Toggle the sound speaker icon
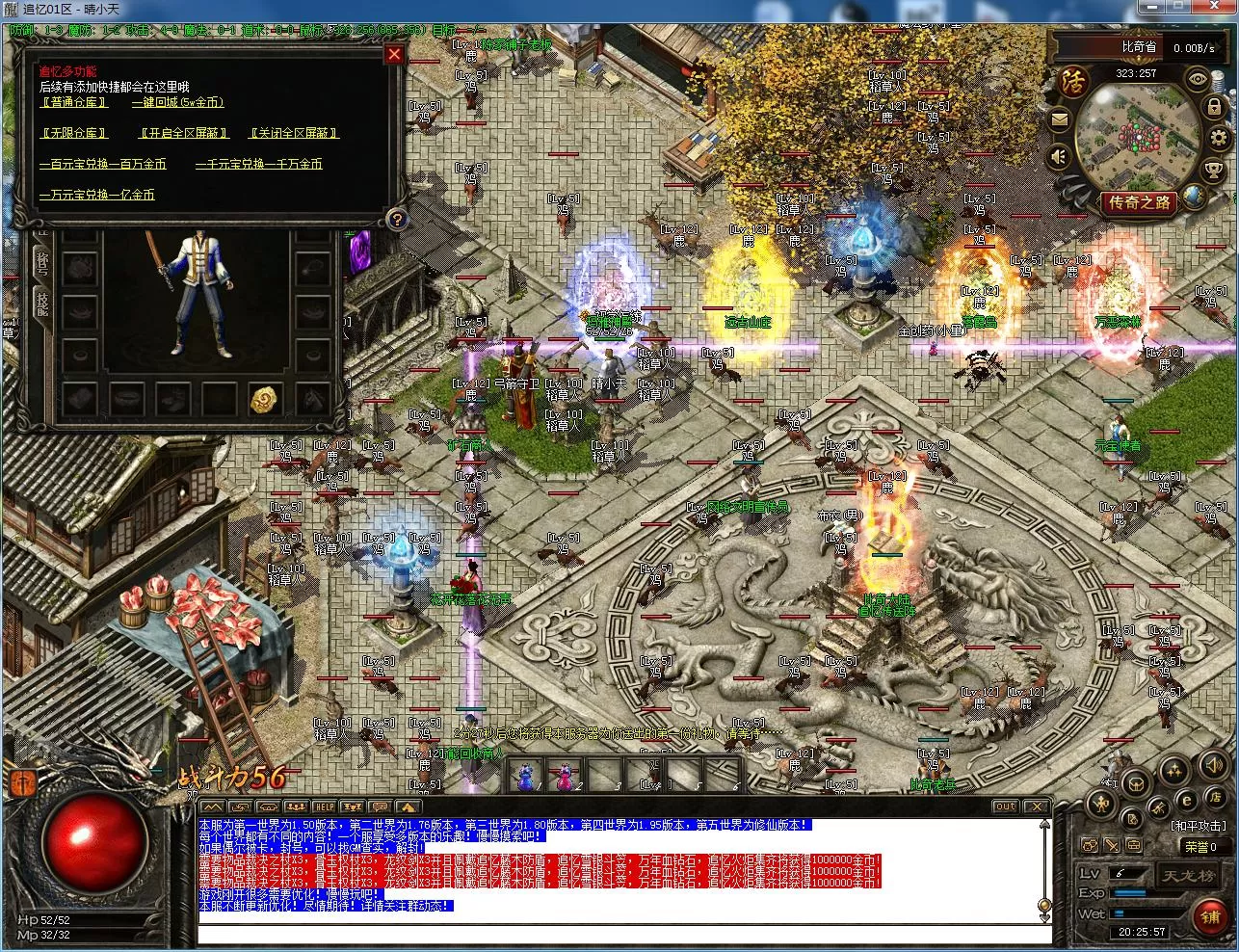The image size is (1239, 952). (x=1060, y=155)
